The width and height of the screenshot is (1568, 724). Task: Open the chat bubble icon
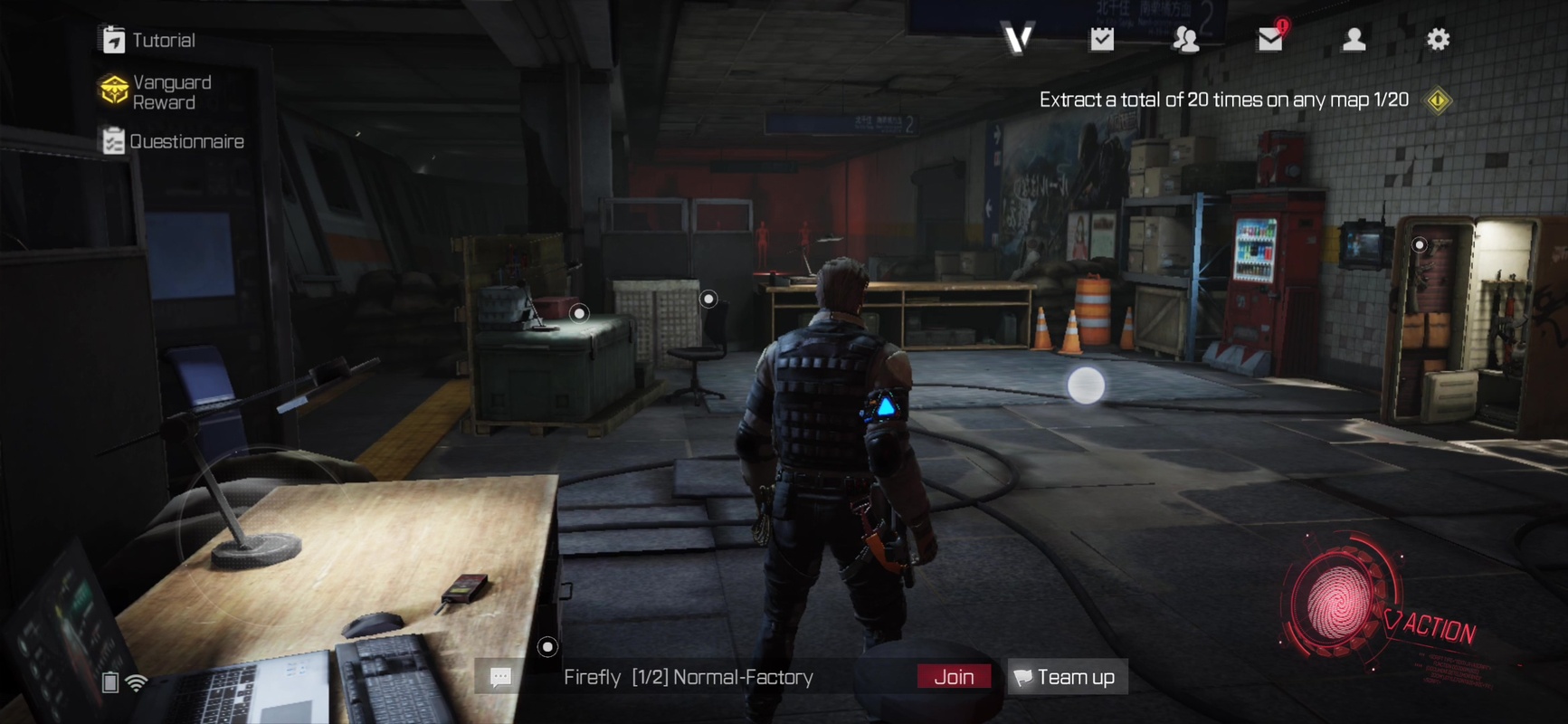(500, 677)
